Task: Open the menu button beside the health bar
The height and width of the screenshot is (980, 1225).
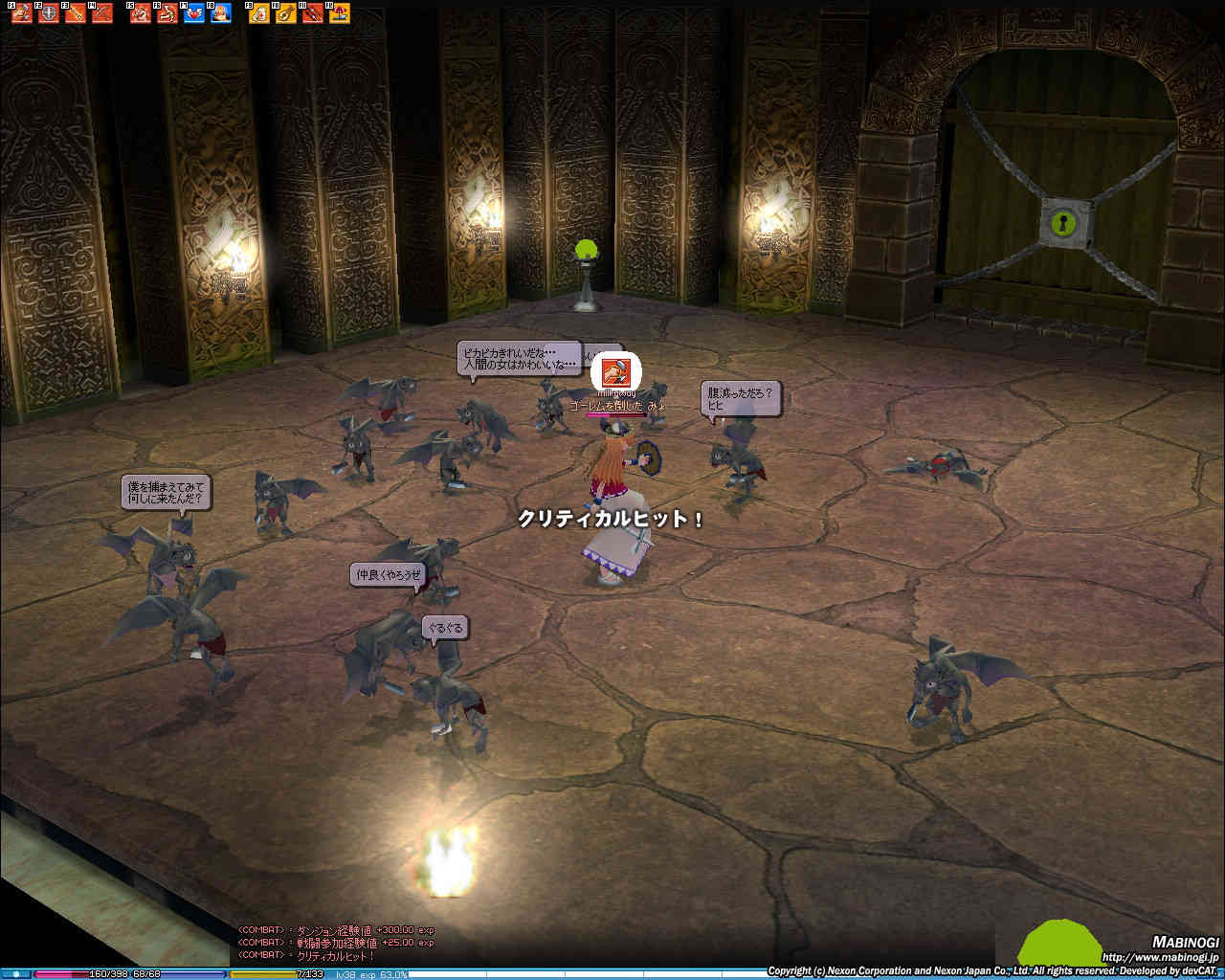Action: pos(16,974)
